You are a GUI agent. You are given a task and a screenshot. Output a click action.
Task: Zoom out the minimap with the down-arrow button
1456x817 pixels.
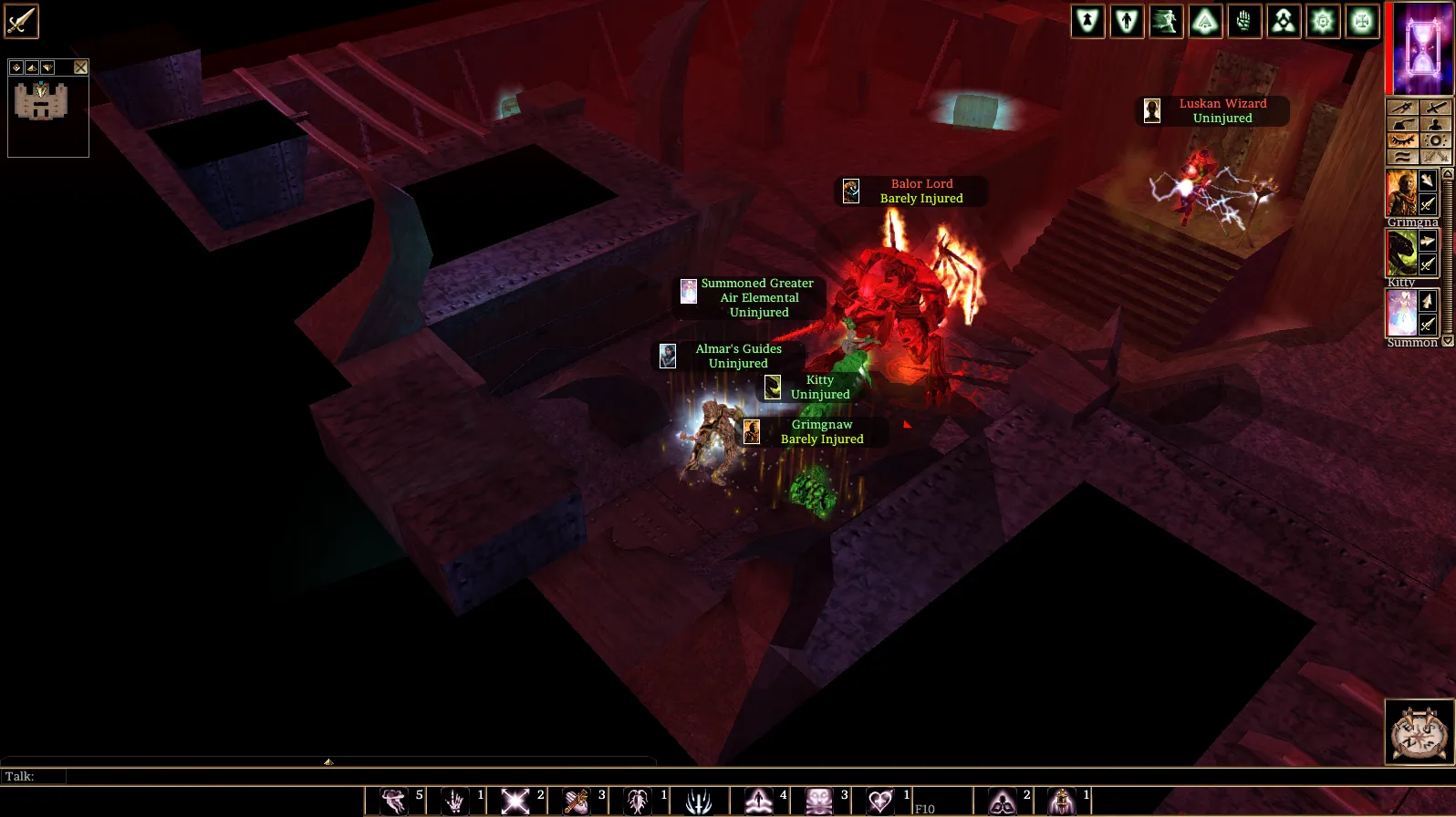[x=47, y=67]
